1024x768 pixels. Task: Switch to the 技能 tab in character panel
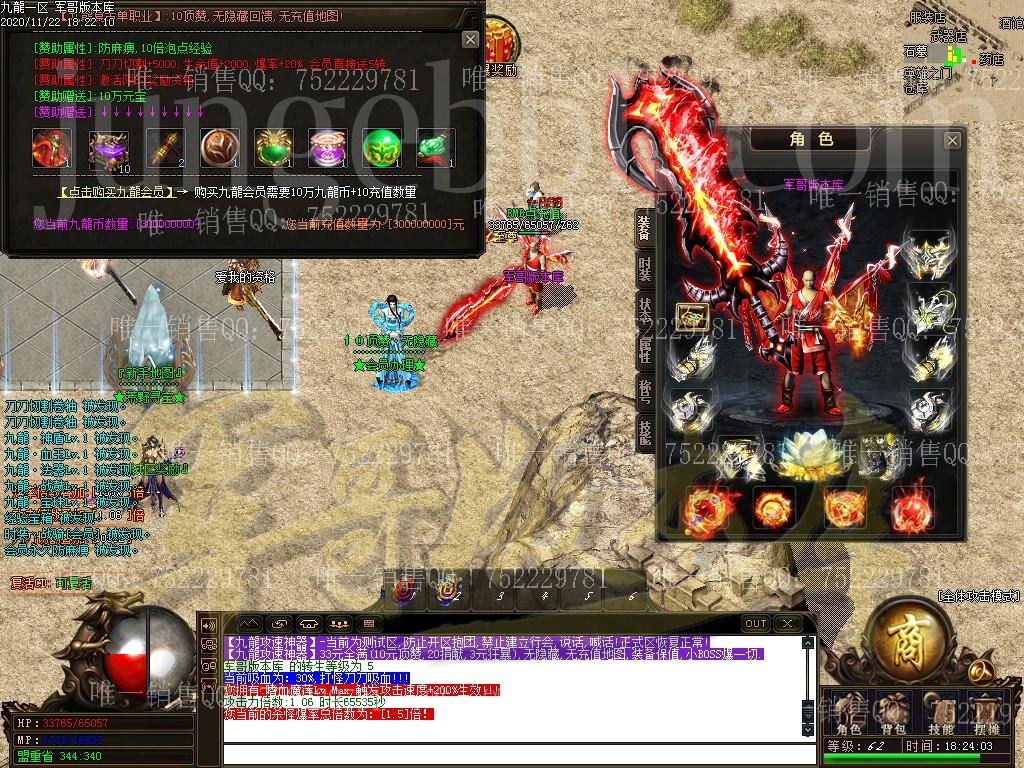[645, 430]
